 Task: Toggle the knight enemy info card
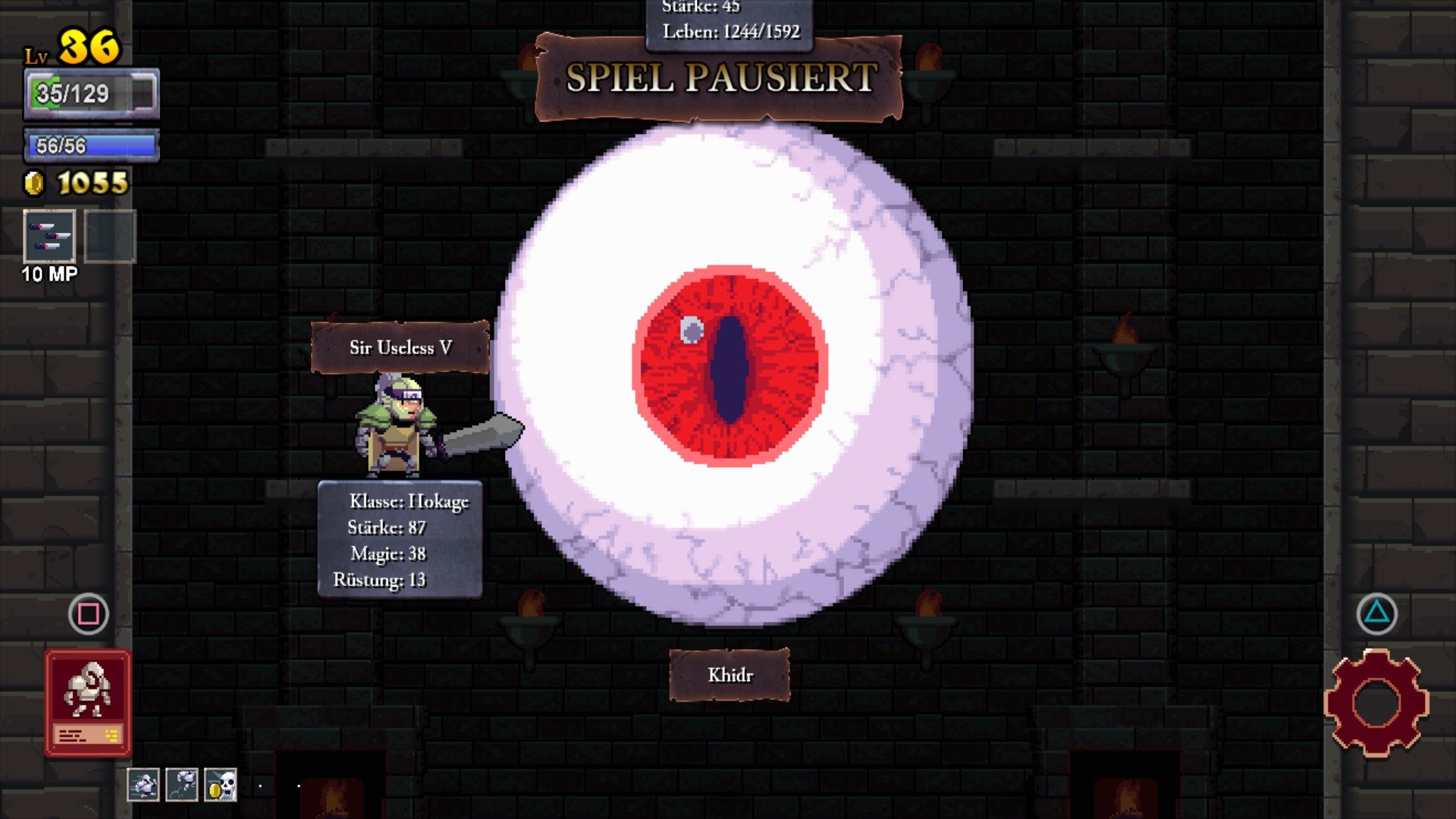[89, 703]
